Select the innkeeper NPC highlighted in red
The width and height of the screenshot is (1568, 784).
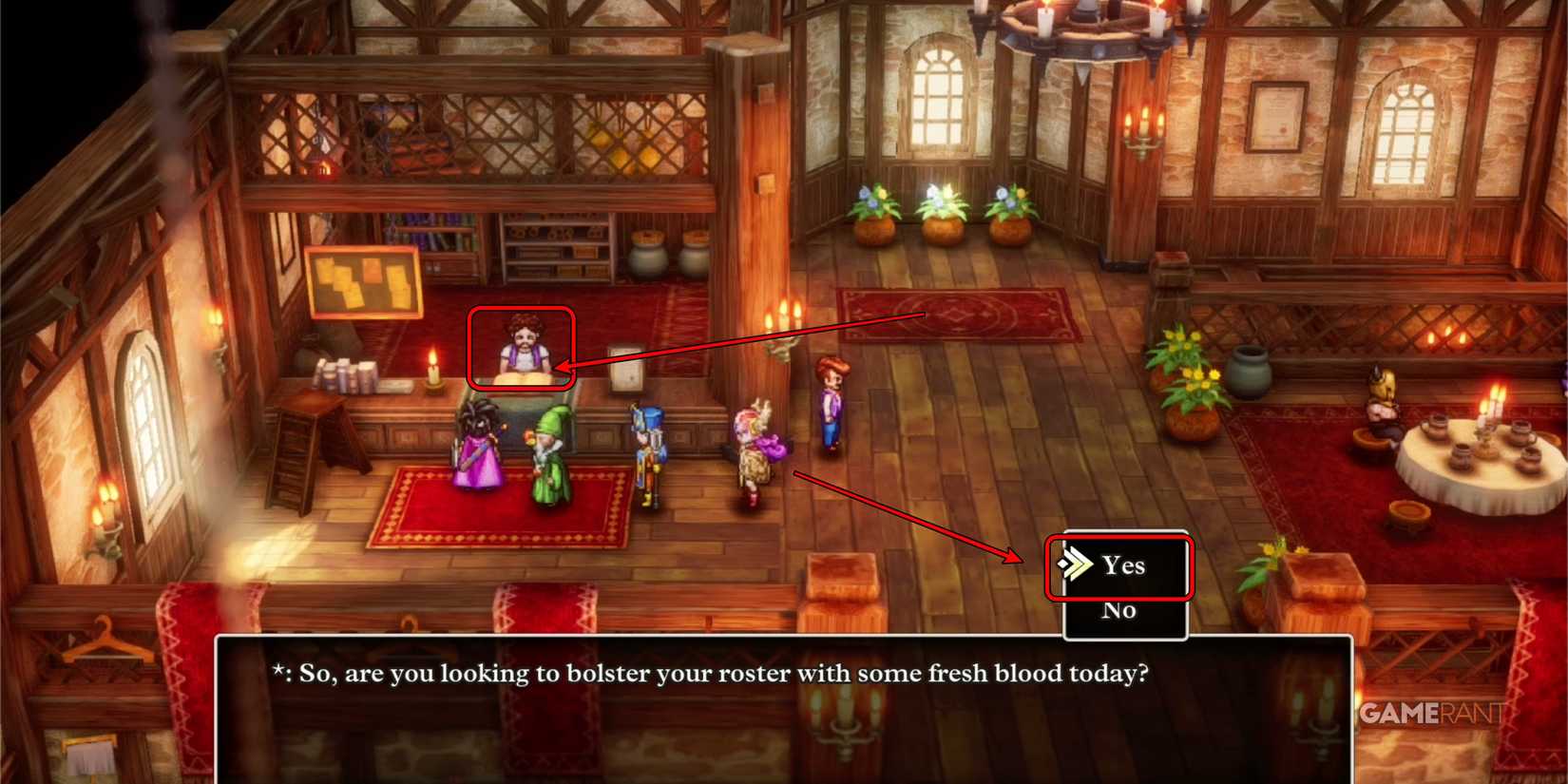point(522,352)
